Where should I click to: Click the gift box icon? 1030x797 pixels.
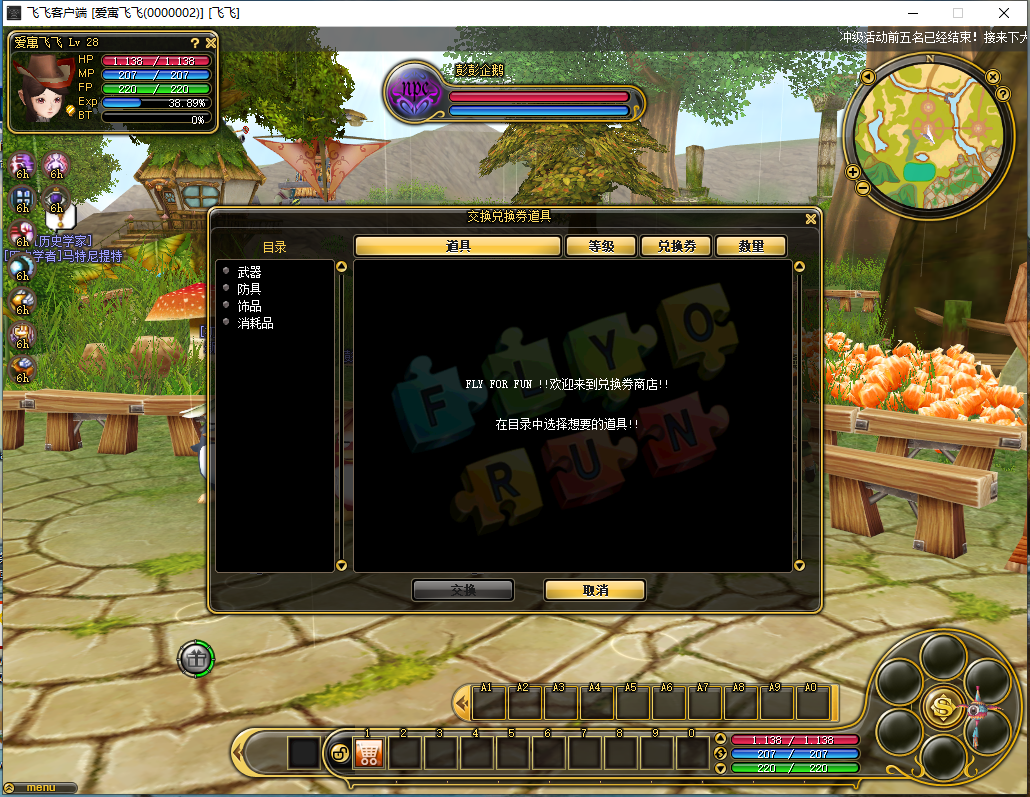(x=196, y=658)
